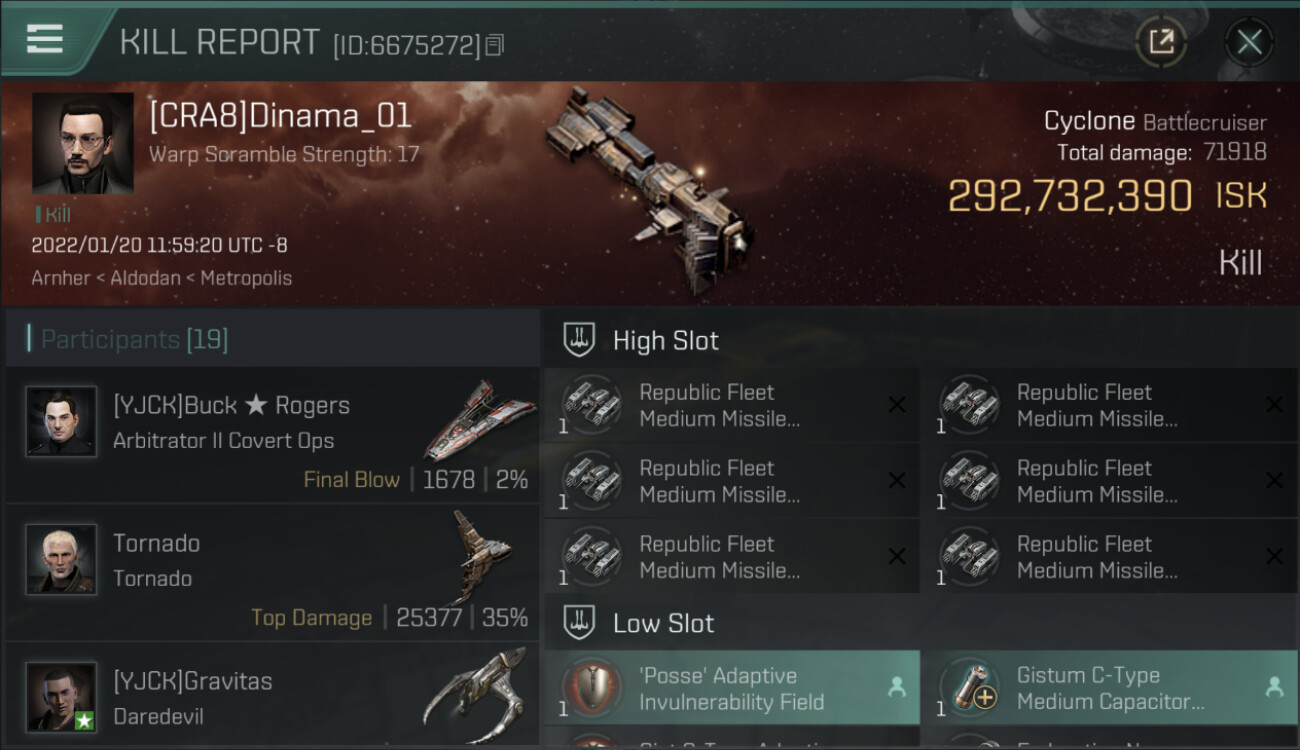The width and height of the screenshot is (1300, 750).
Task: Select the 'Posse' Adaptive Invulnerability Field
Action: pyautogui.click(x=731, y=688)
